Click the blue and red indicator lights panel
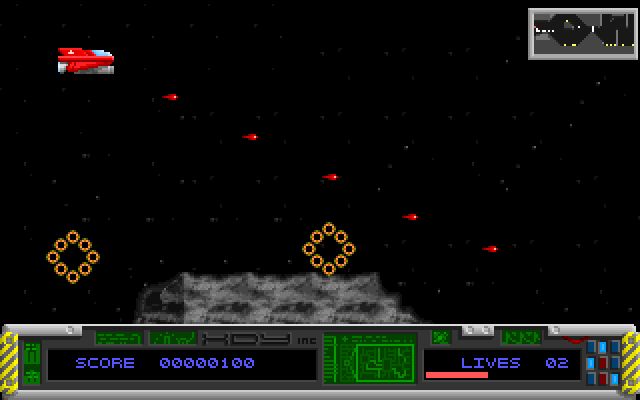 [x=603, y=363]
